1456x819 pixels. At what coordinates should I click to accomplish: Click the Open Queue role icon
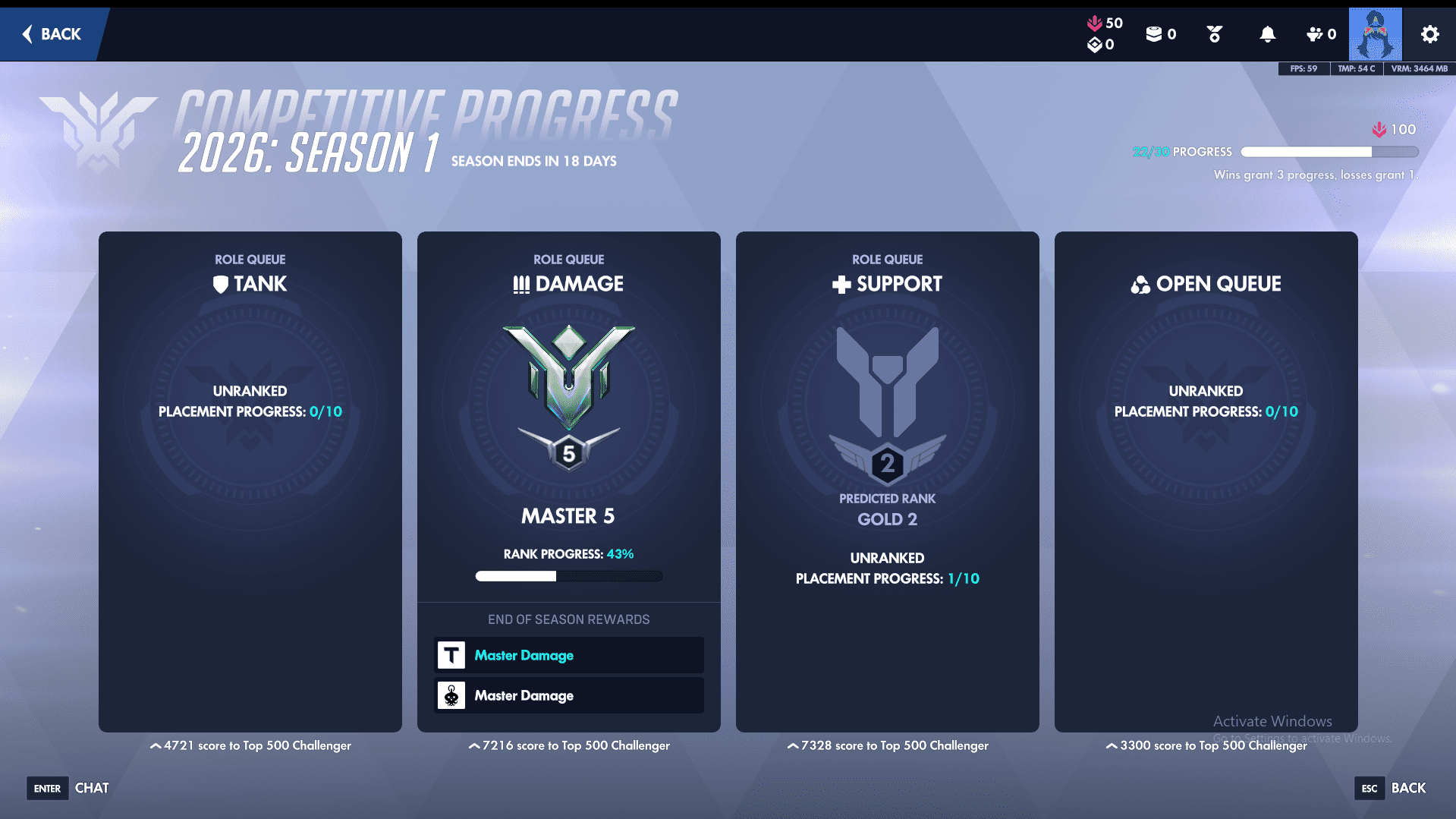[x=1141, y=284]
